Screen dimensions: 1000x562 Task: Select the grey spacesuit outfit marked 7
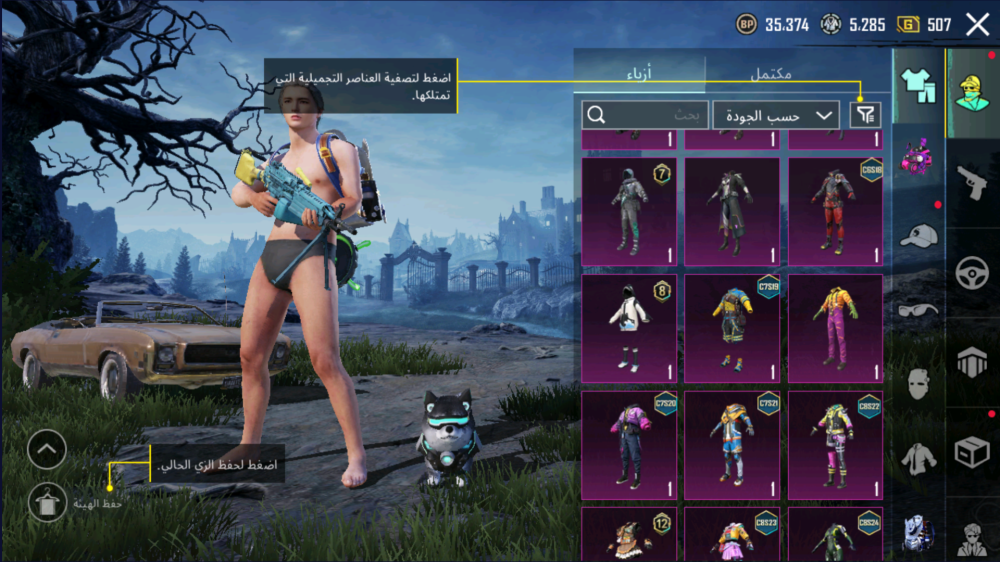pos(629,211)
